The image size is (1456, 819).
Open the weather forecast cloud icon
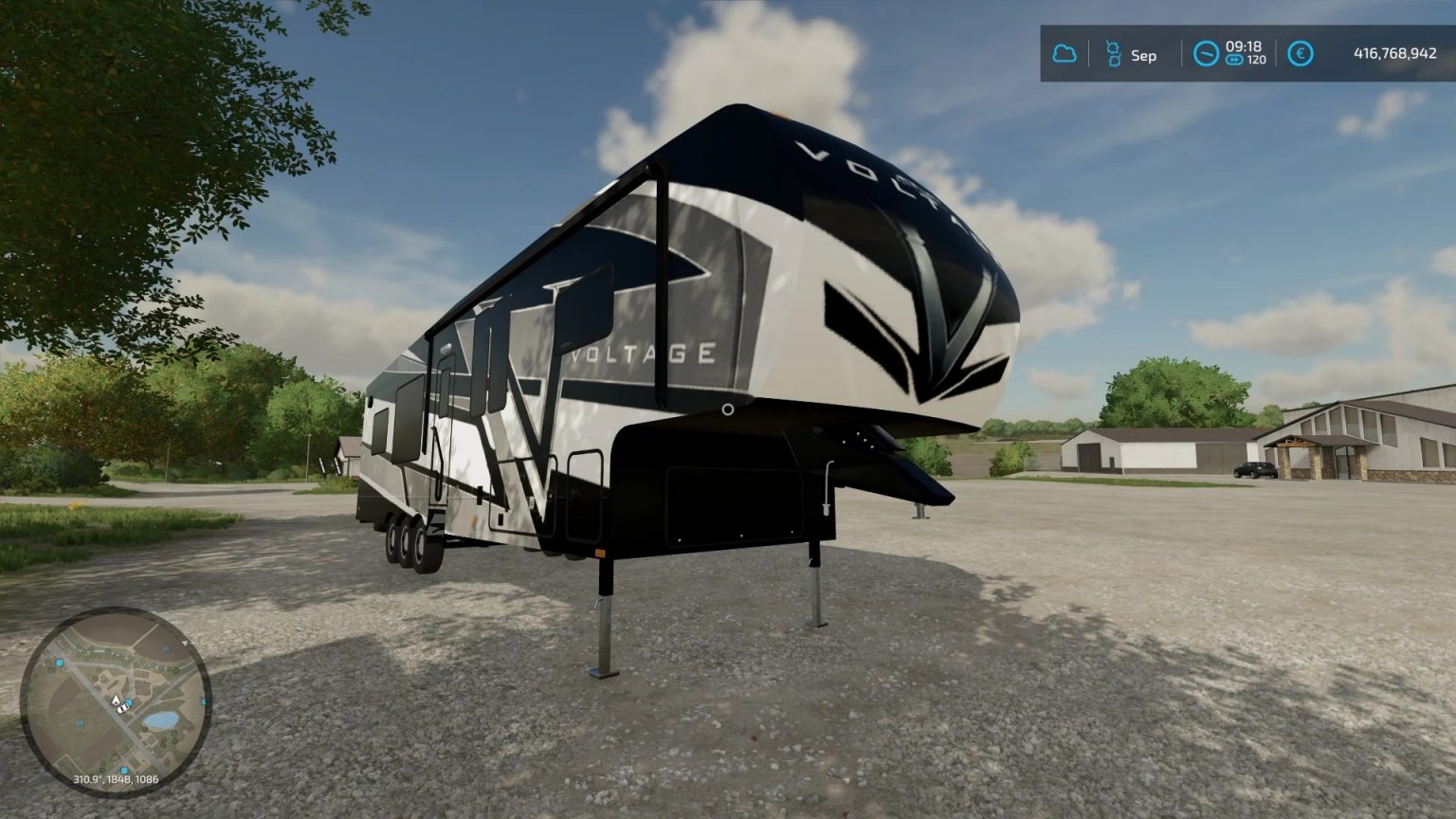pos(1065,54)
